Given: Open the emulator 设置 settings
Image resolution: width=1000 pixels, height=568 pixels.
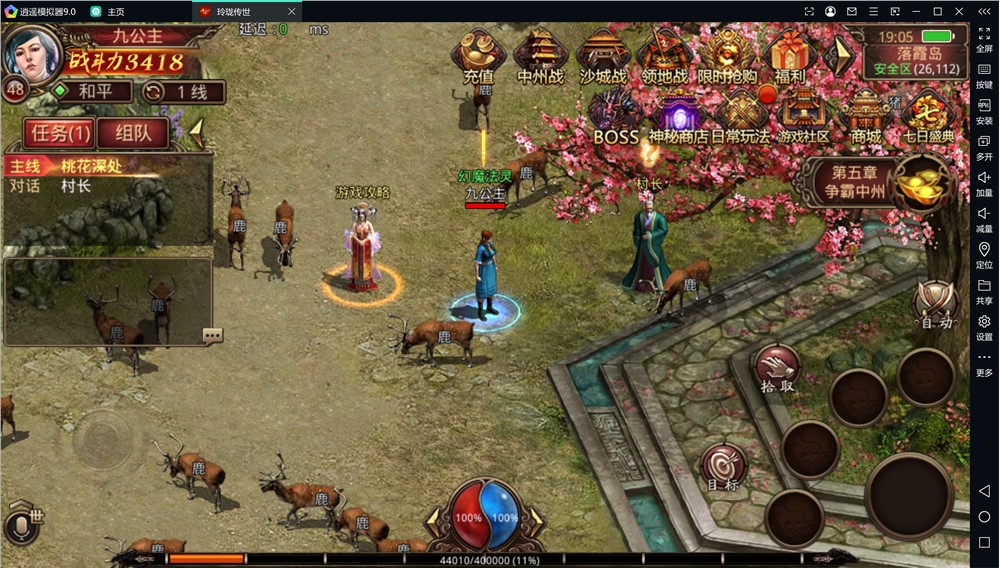Looking at the screenshot, I should [x=984, y=326].
